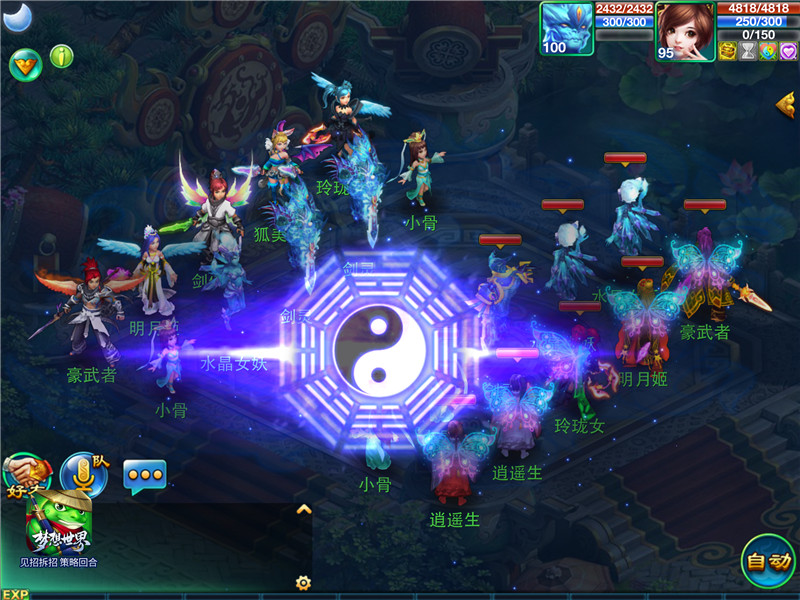Toggle the 自动 auto-battle button

tap(768, 561)
